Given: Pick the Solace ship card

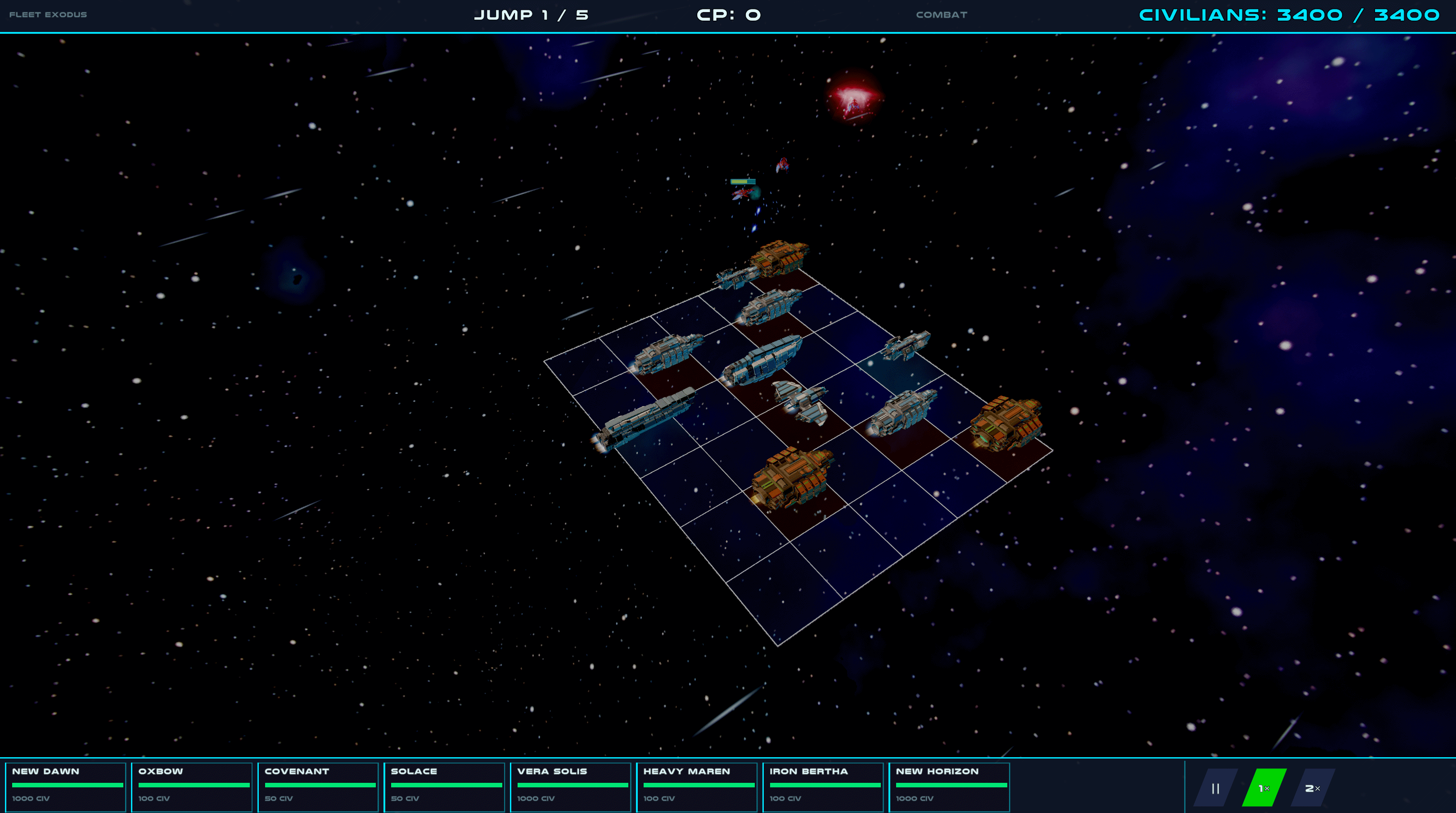Looking at the screenshot, I should 444,786.
